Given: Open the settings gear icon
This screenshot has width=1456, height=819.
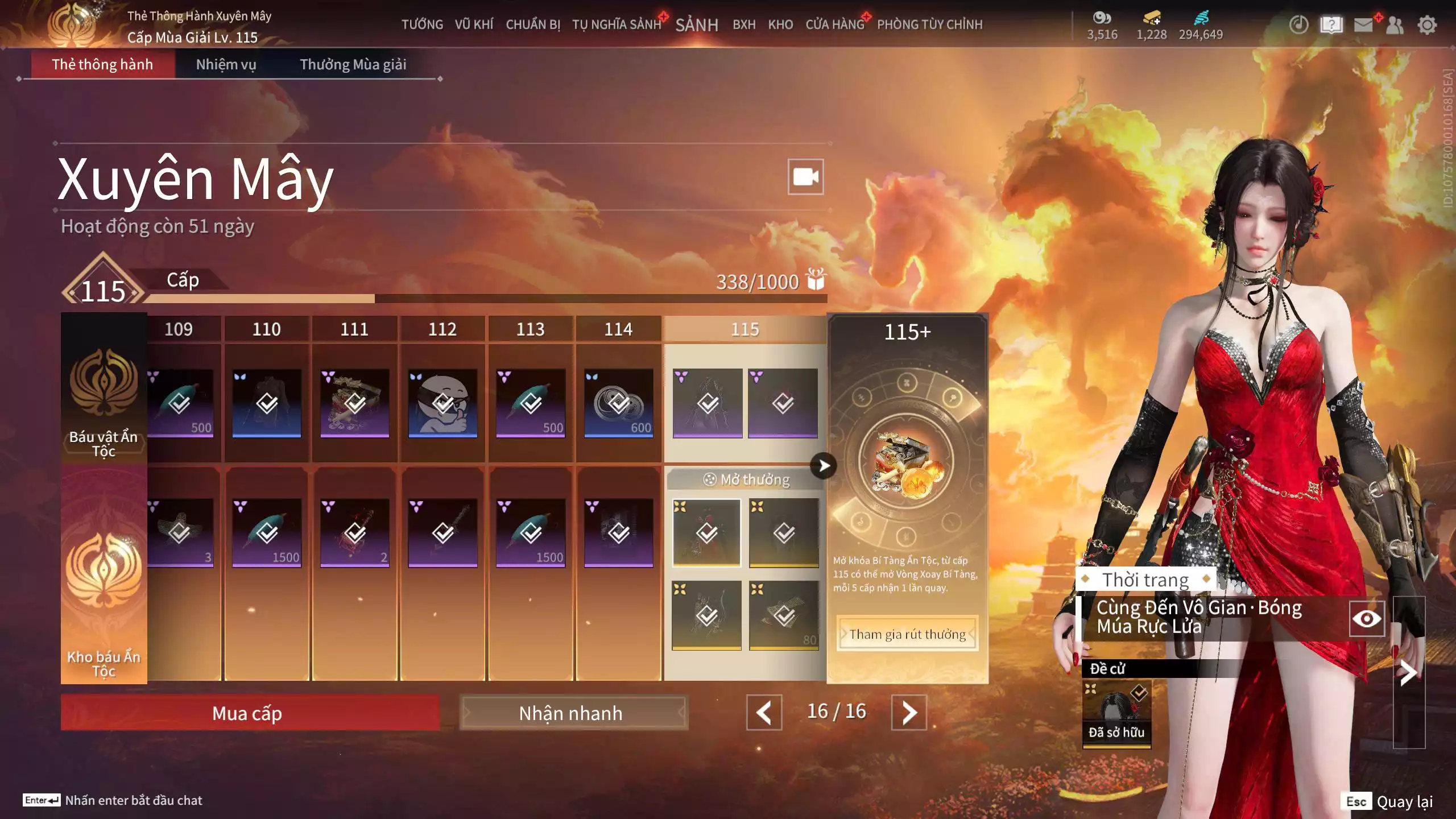Looking at the screenshot, I should point(1426,25).
